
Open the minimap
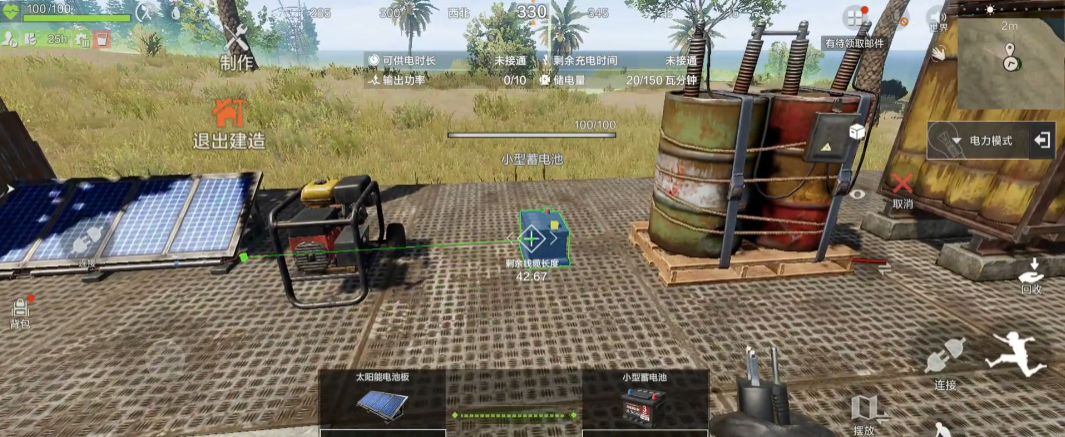coord(1010,65)
